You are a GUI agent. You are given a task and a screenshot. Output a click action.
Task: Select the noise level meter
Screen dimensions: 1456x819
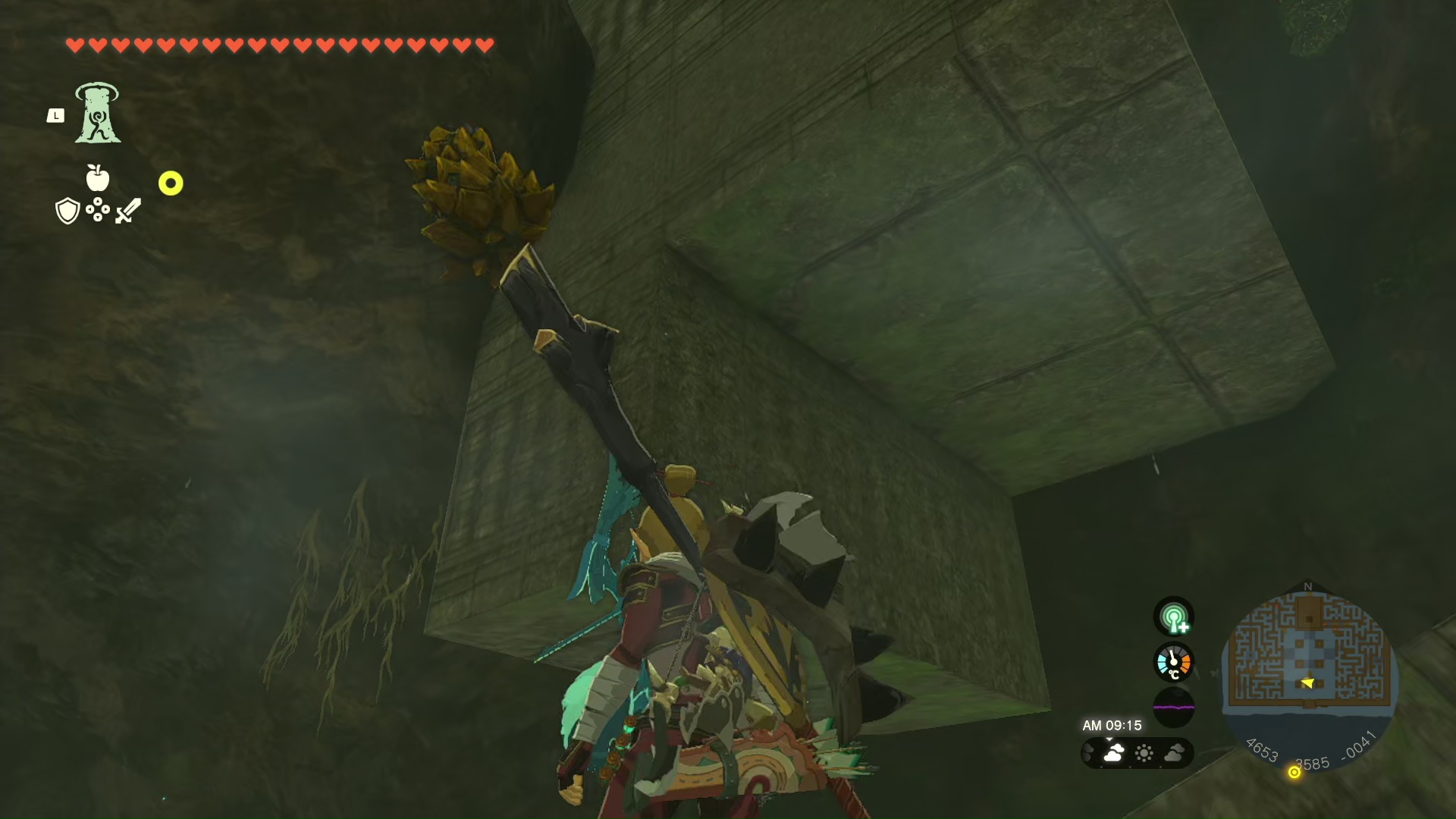[x=1173, y=707]
